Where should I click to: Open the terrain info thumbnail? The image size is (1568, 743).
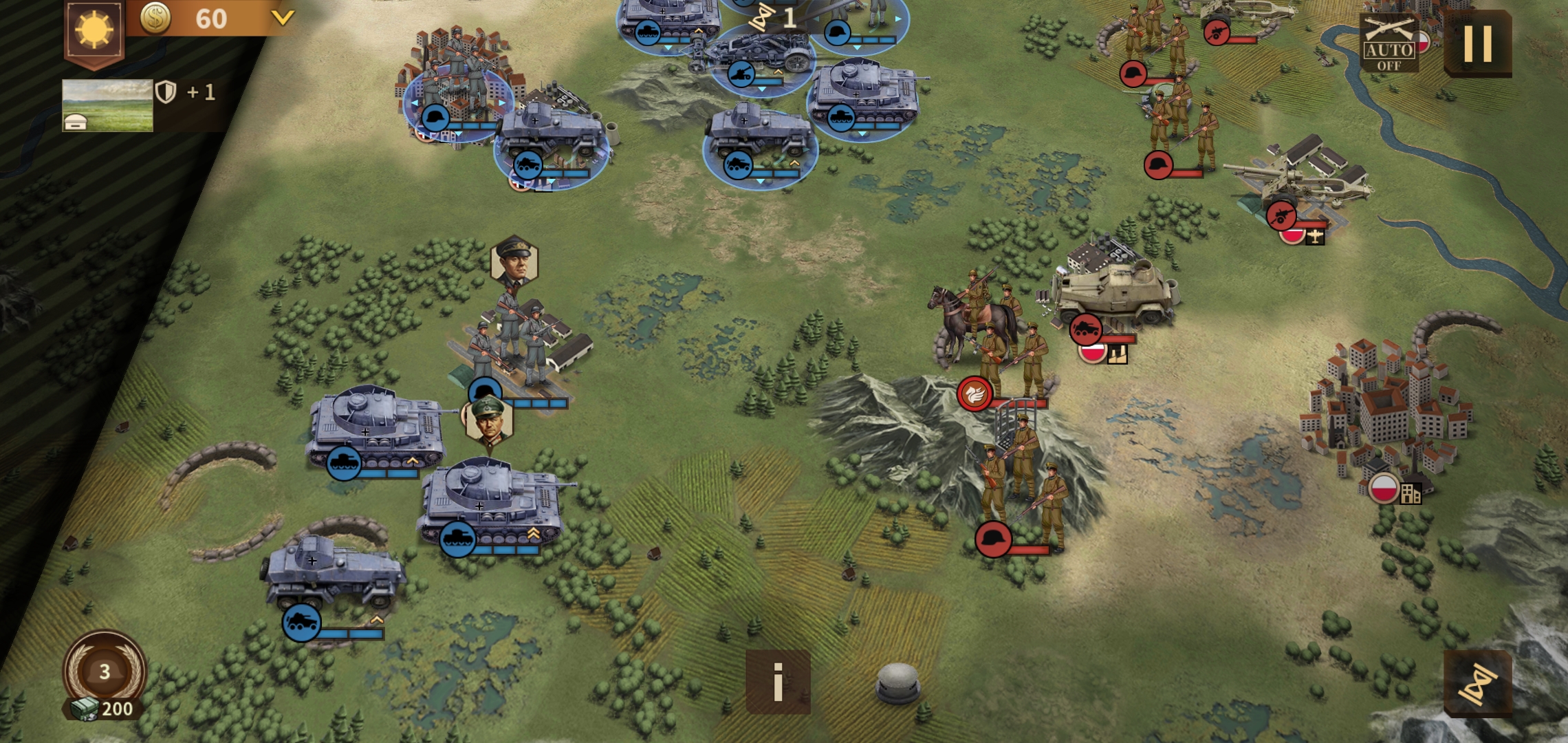pyautogui.click(x=107, y=105)
